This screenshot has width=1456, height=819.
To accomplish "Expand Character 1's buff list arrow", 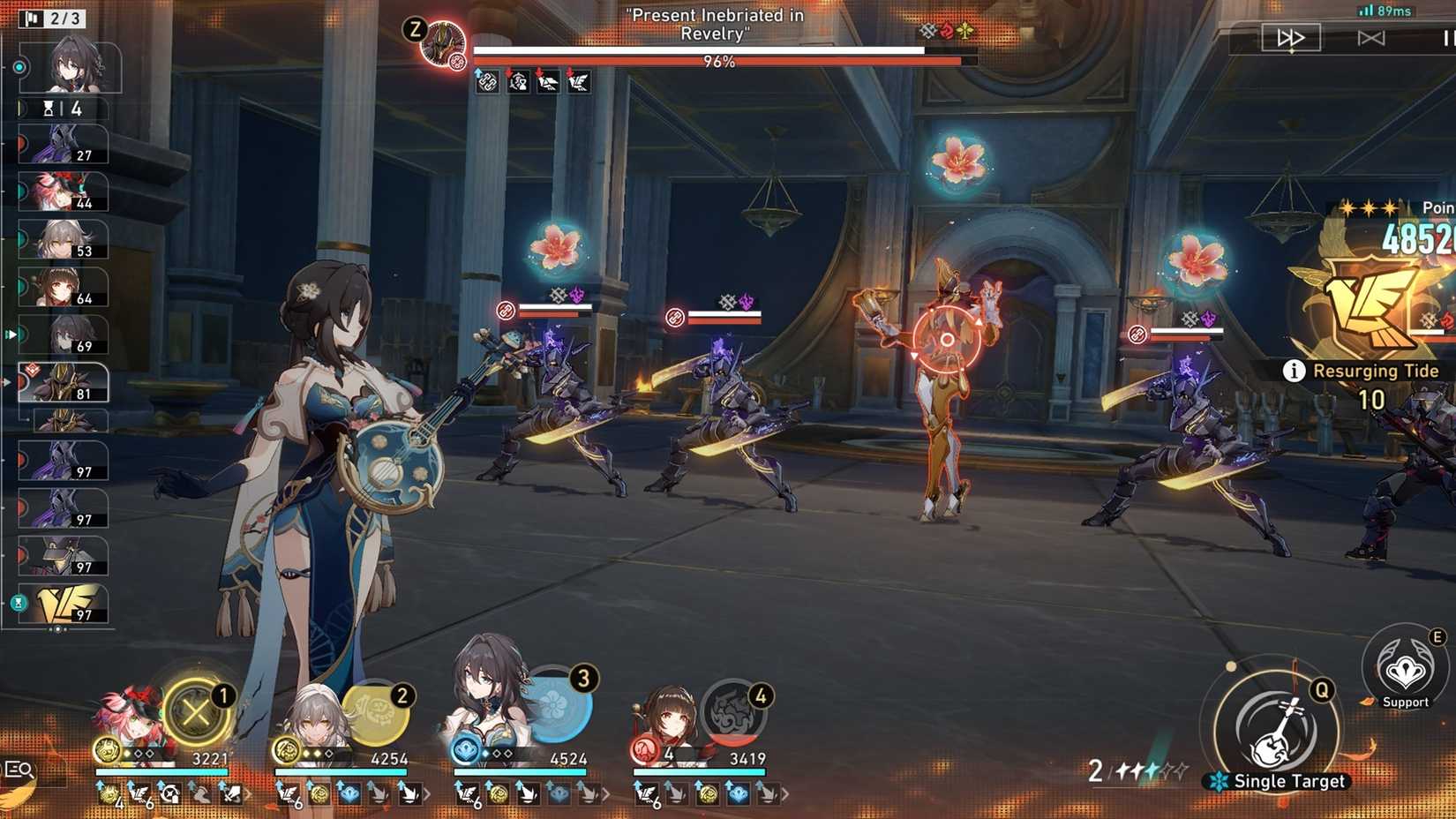I will click(247, 794).
